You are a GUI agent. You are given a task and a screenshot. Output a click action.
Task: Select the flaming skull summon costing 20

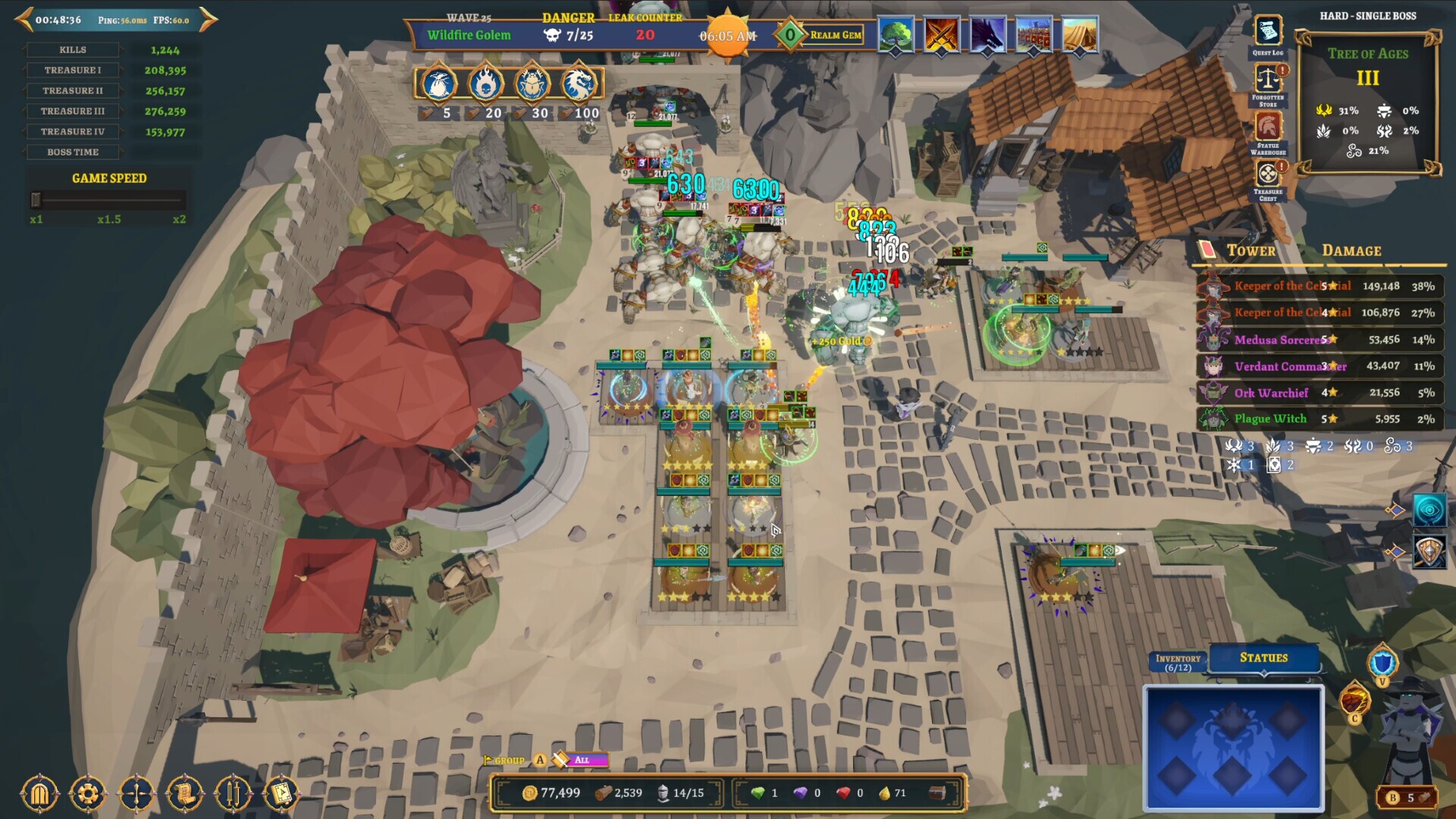point(485,84)
